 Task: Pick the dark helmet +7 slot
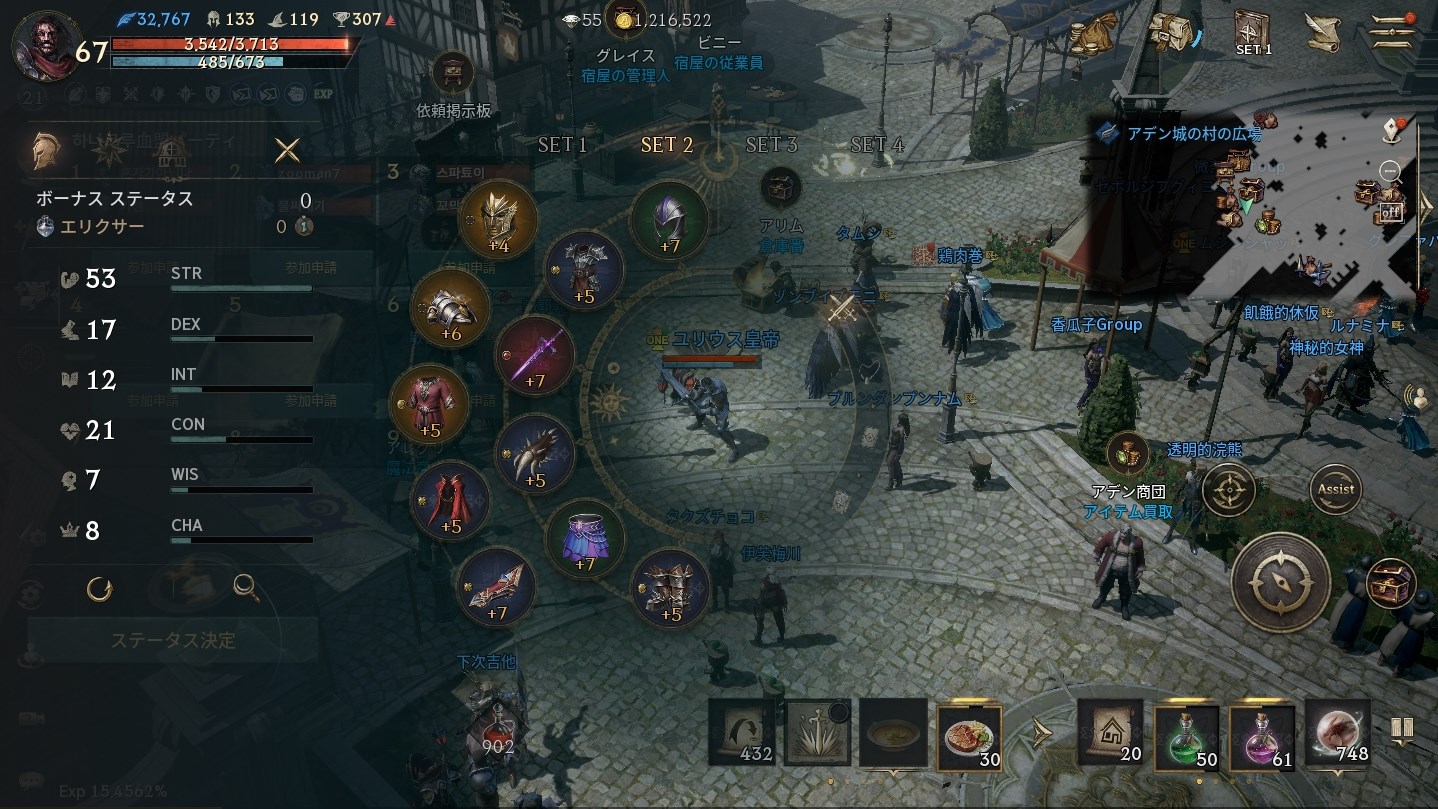669,219
